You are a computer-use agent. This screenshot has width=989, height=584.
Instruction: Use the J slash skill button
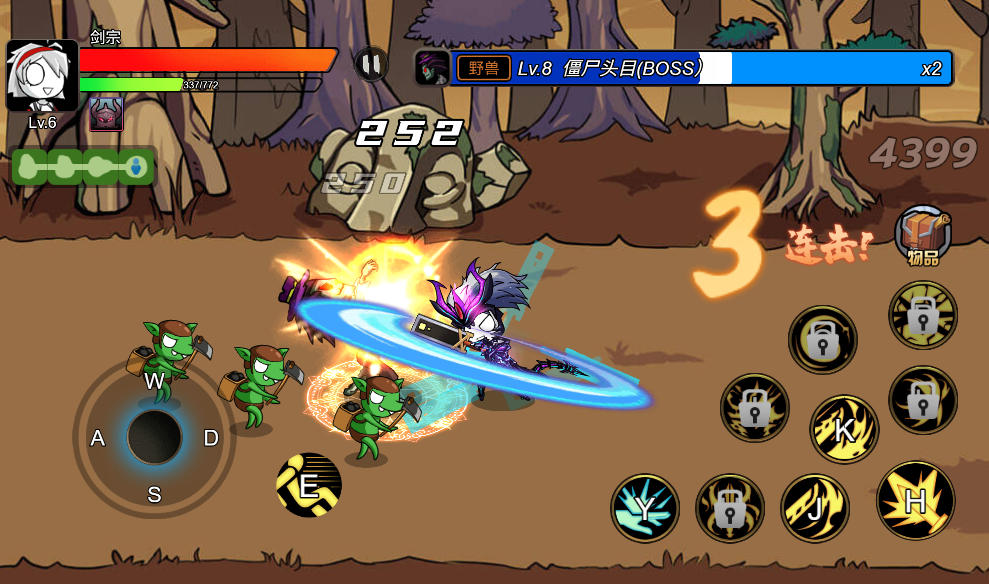click(x=815, y=507)
